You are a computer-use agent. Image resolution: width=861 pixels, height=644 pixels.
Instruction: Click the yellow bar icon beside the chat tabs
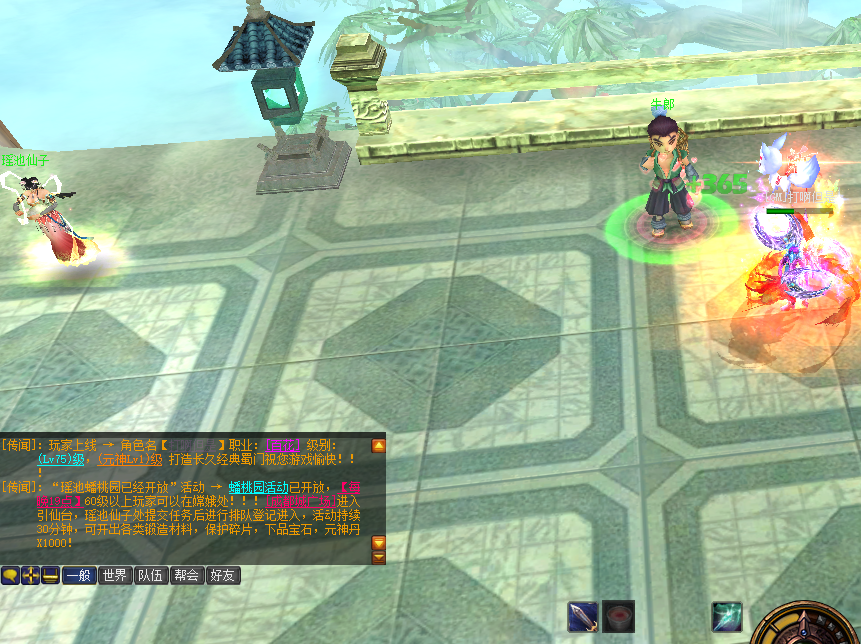[50, 575]
